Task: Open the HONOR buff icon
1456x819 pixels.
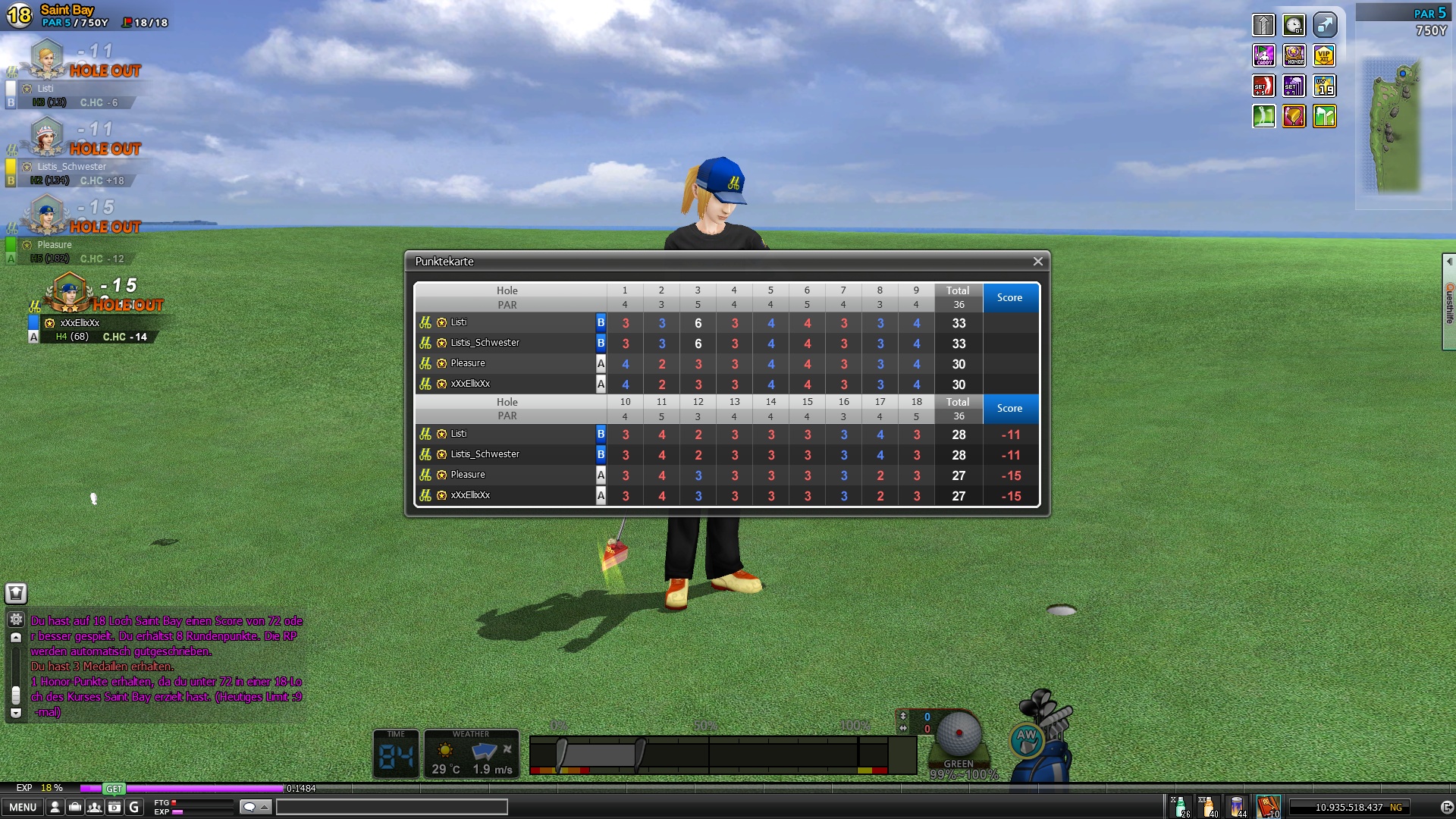Action: point(1294,55)
